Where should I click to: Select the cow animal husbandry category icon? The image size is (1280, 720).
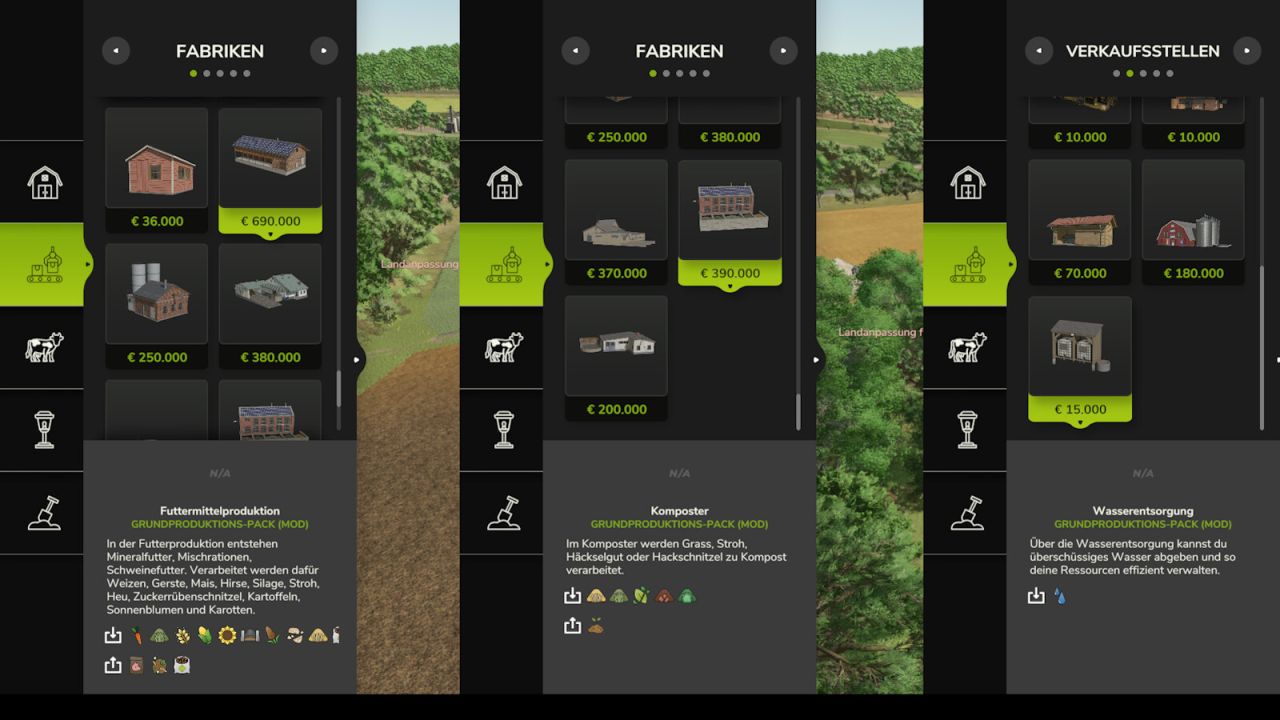tap(42, 347)
